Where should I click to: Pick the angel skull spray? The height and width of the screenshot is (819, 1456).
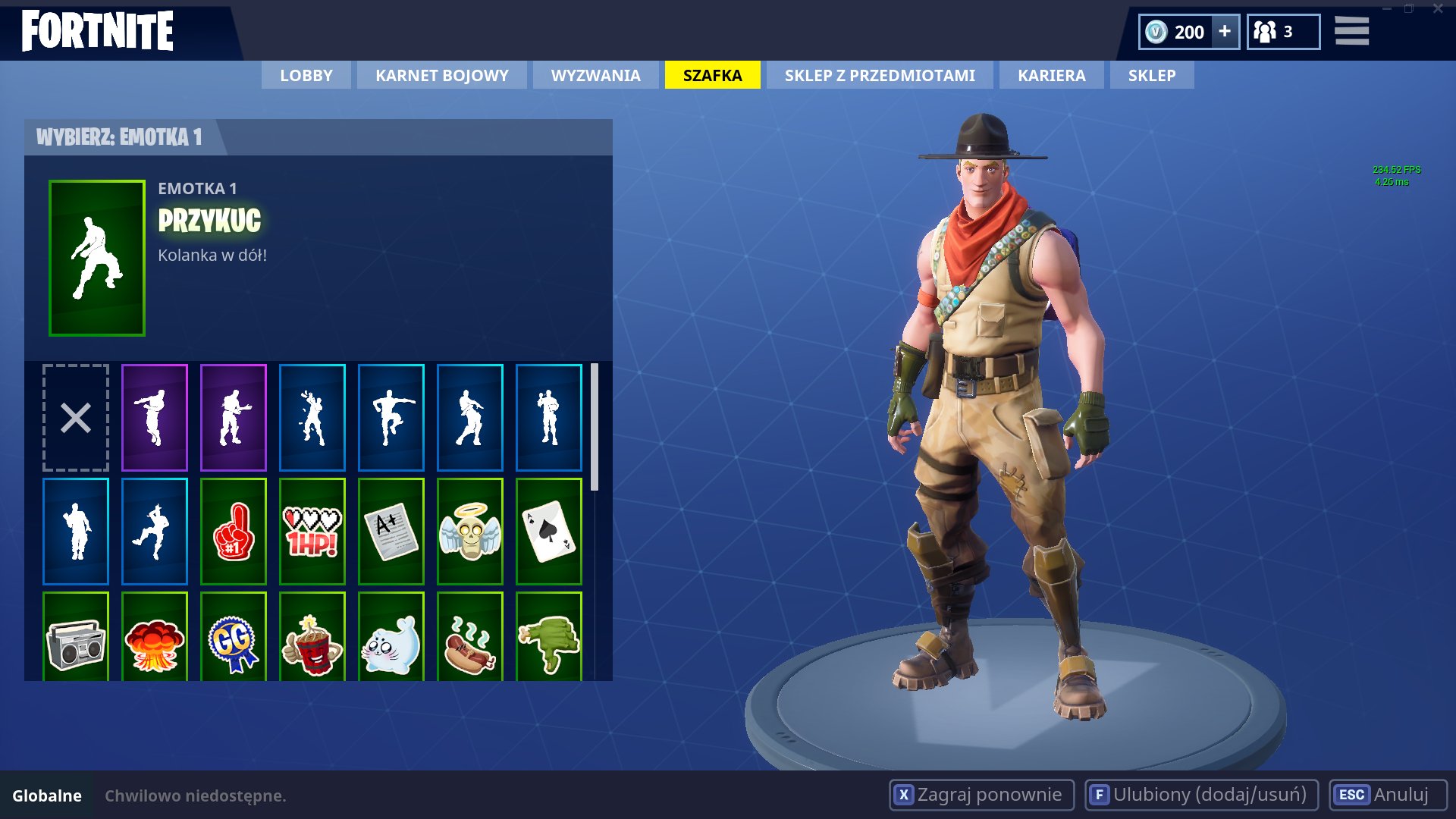(470, 531)
